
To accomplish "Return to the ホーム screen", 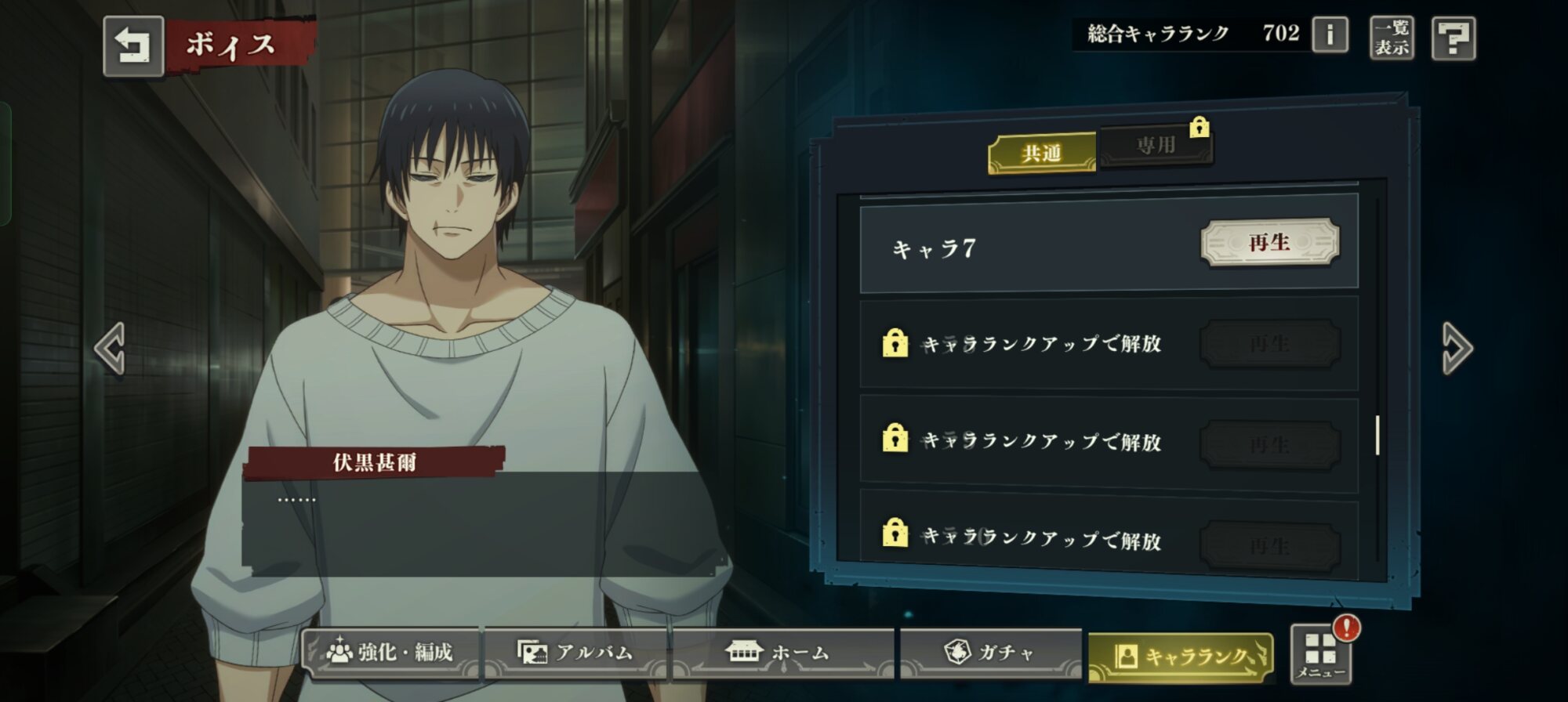I will 781,652.
